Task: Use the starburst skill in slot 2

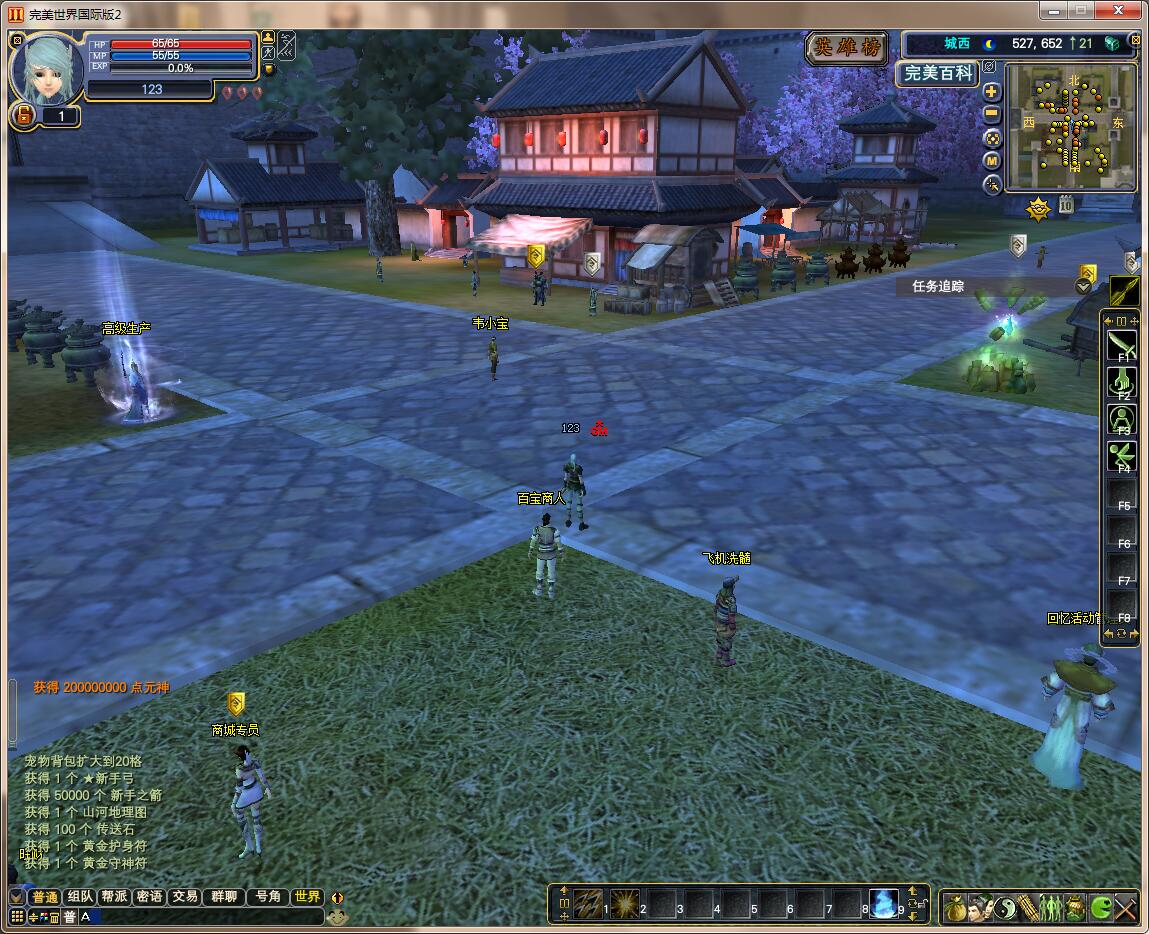Action: point(625,904)
